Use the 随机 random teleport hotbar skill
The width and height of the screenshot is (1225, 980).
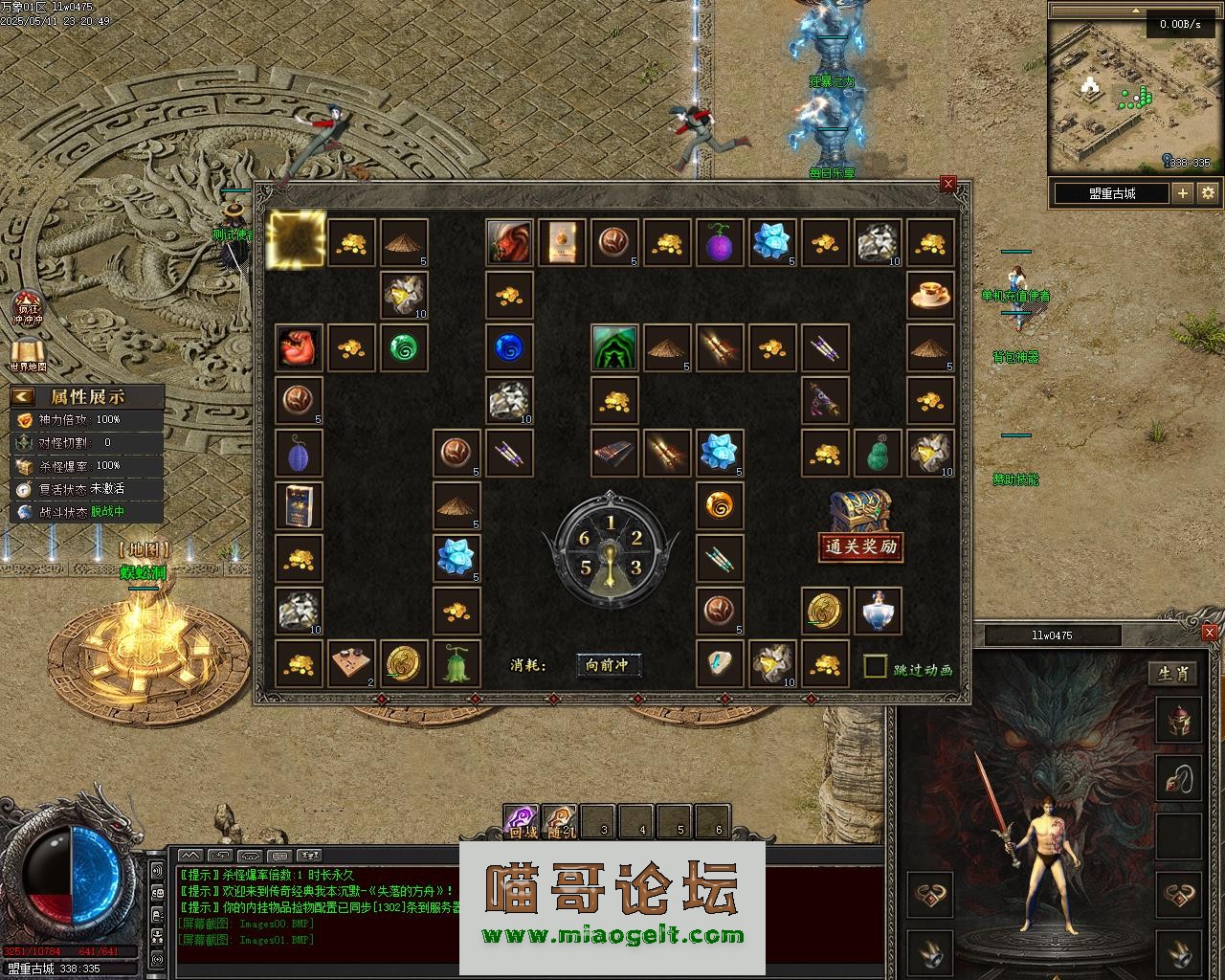coord(560,821)
